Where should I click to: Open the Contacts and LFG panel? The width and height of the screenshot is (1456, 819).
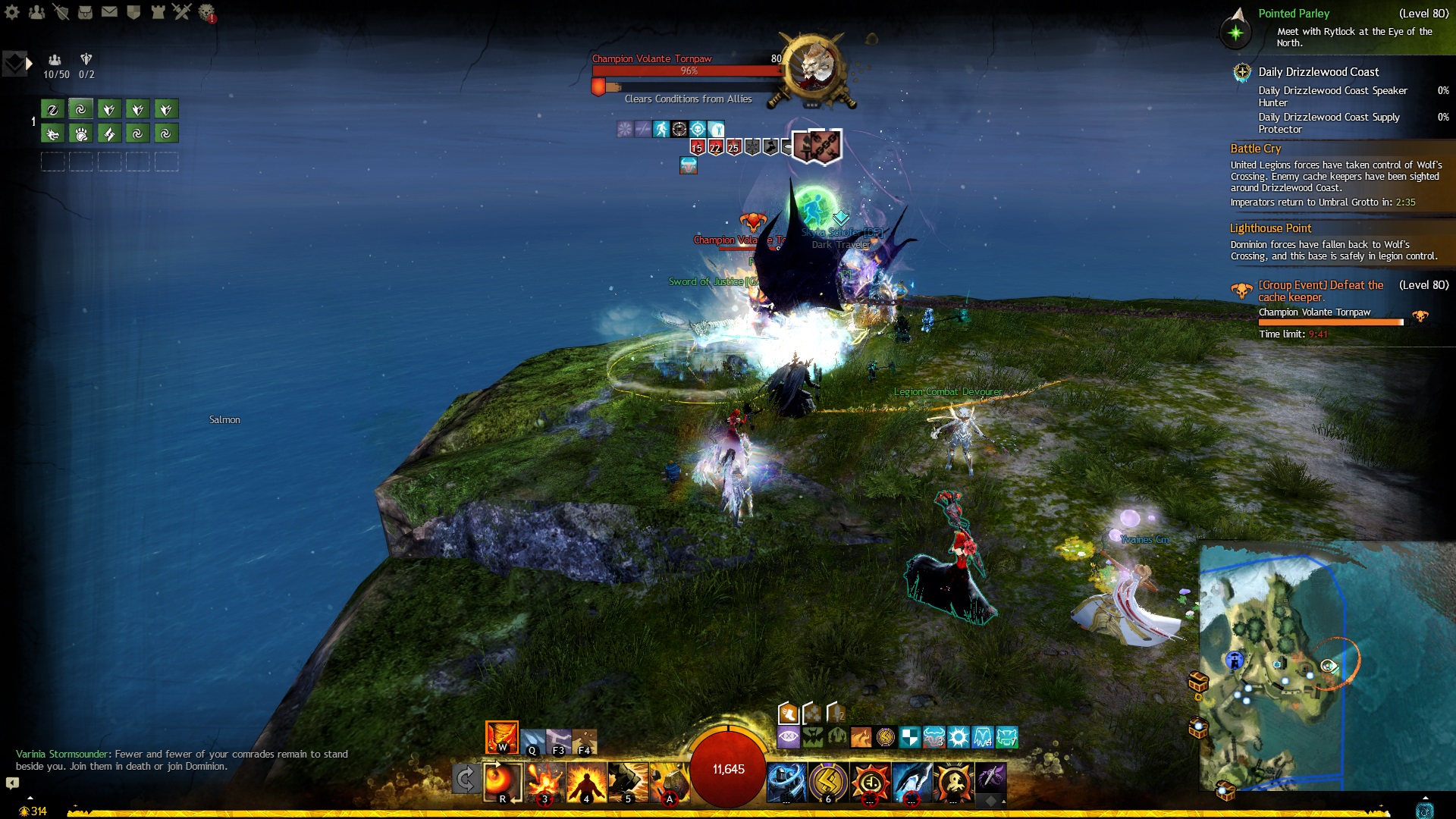coord(36,11)
